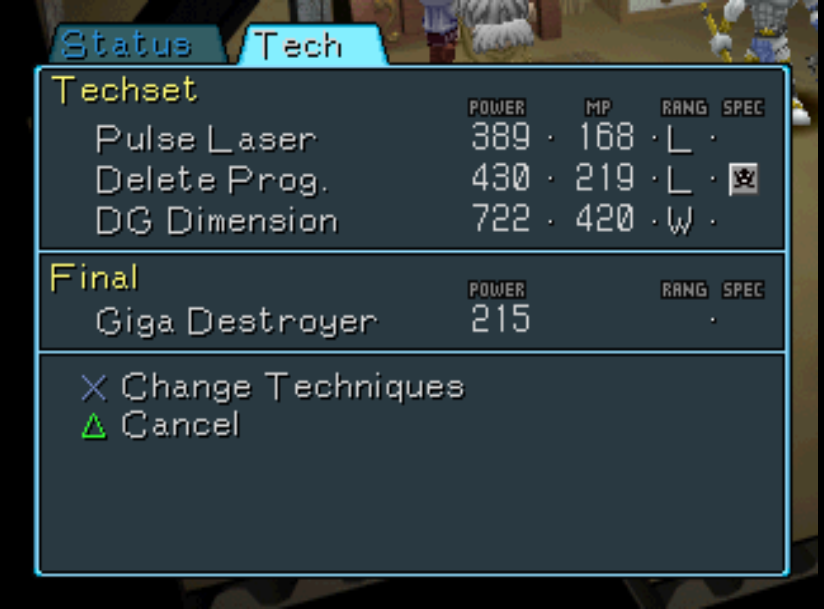Click the Delete Prog. special effect icon
The width and height of the screenshot is (824, 609).
click(x=743, y=180)
